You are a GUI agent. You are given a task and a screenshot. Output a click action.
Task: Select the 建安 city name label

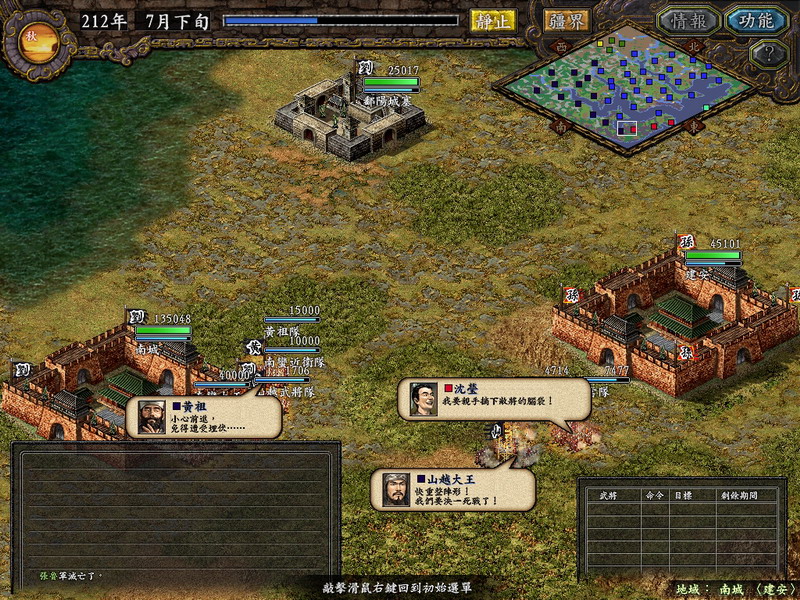click(699, 273)
